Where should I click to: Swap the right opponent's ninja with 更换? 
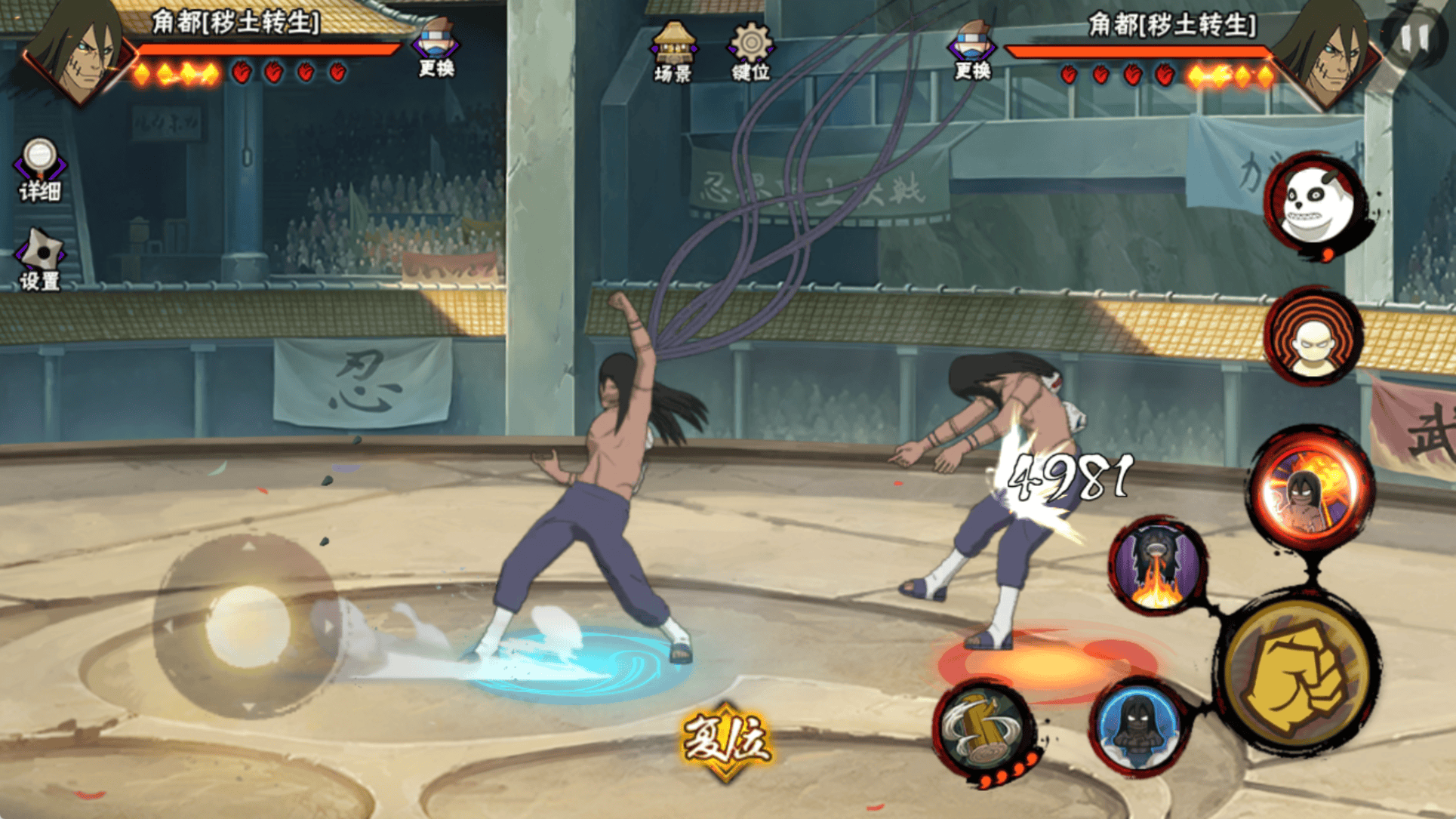(972, 50)
